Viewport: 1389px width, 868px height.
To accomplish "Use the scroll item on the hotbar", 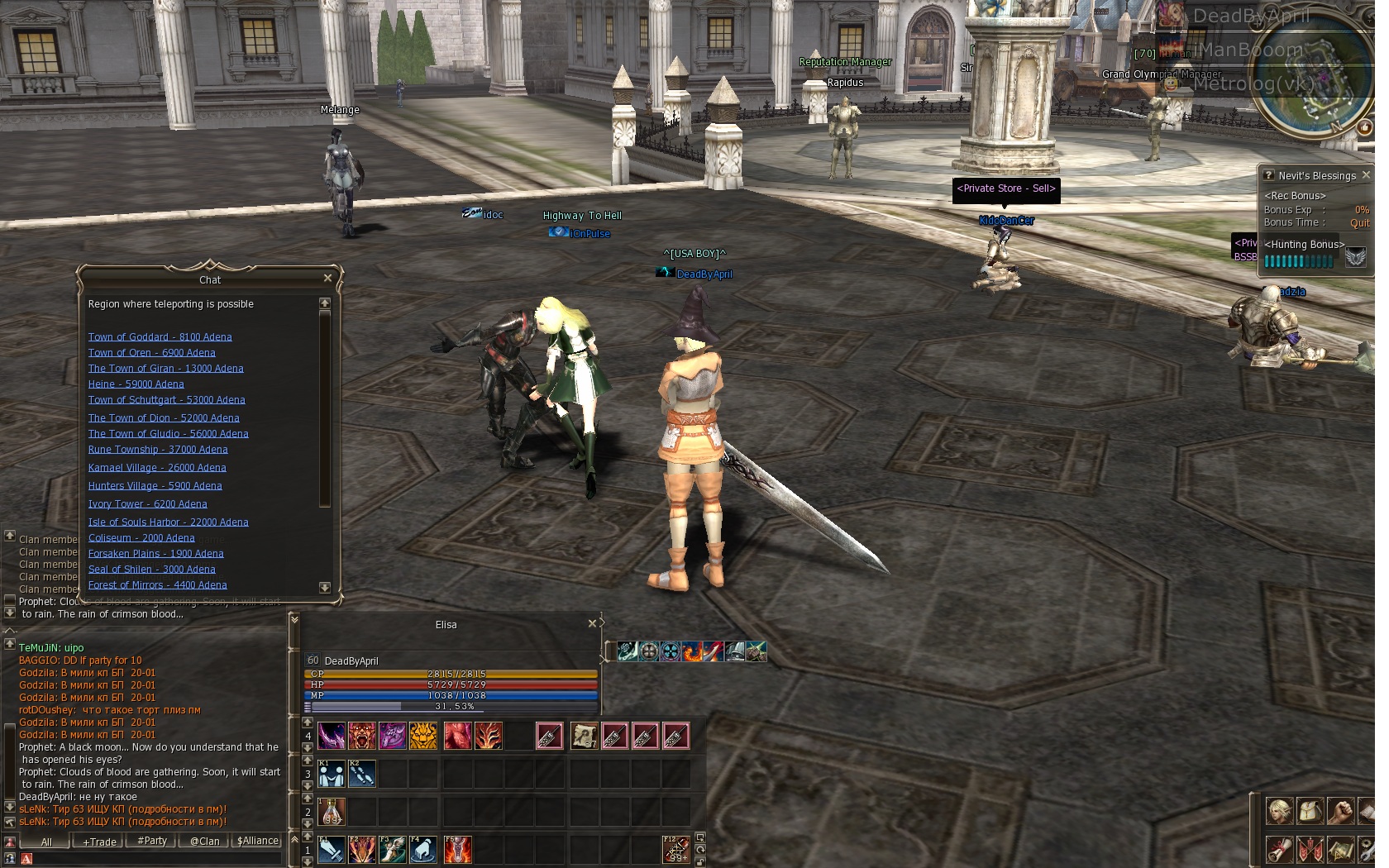I will [x=584, y=736].
